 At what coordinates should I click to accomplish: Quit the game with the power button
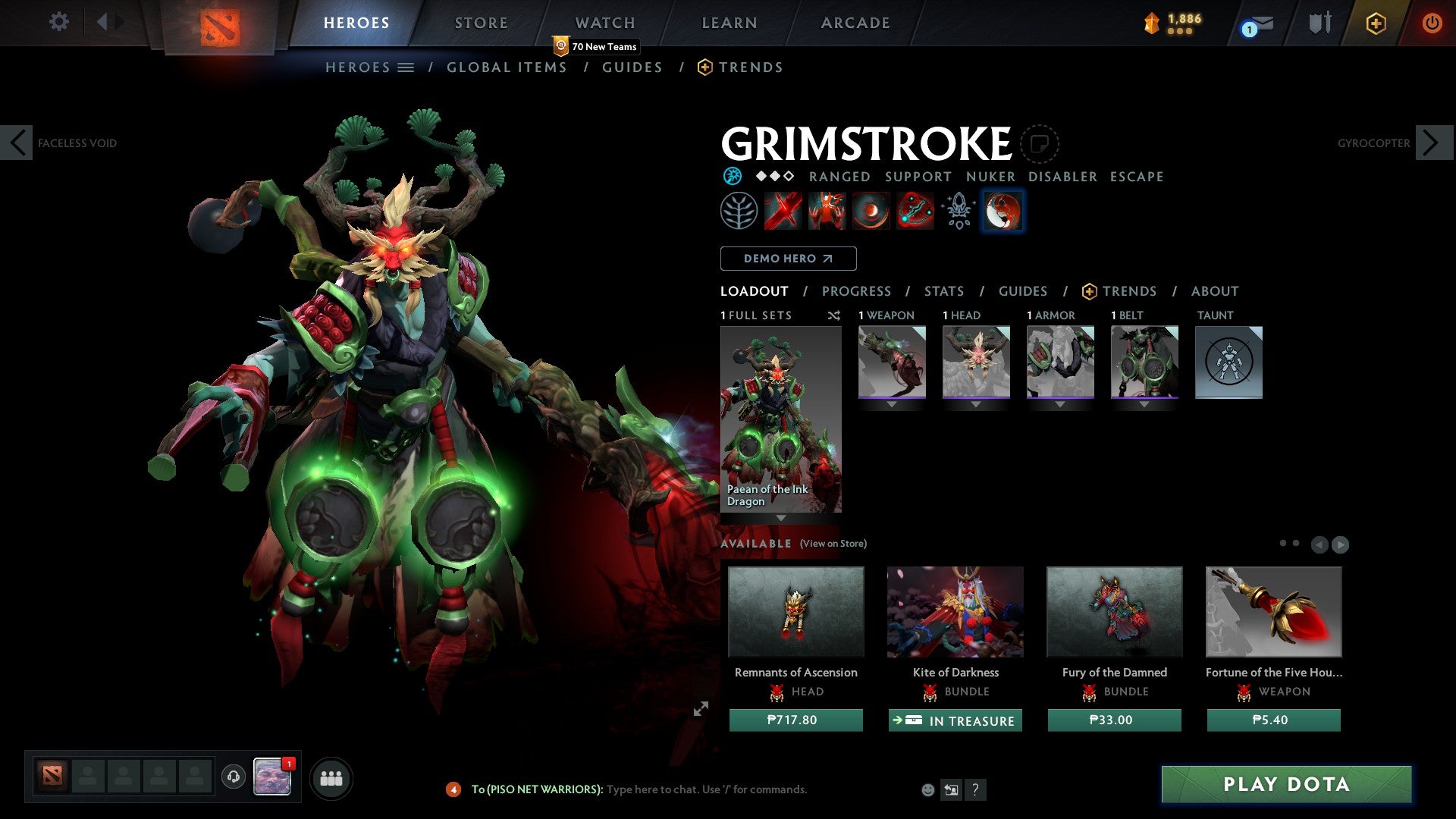1431,24
